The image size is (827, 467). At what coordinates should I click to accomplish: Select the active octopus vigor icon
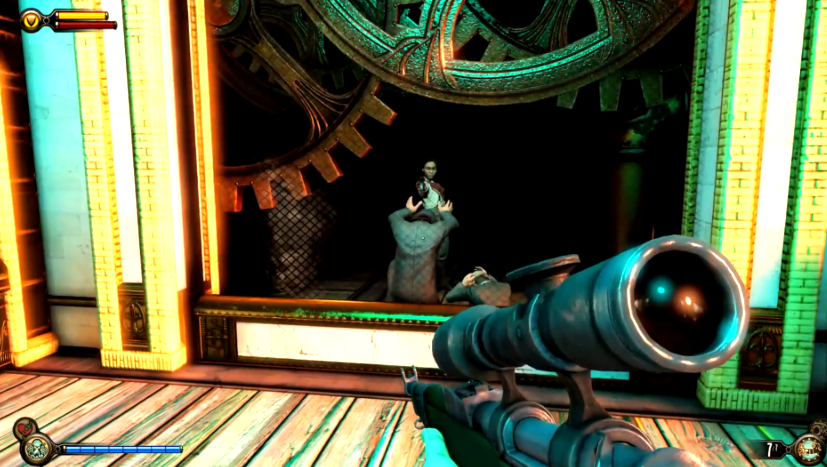38,449
